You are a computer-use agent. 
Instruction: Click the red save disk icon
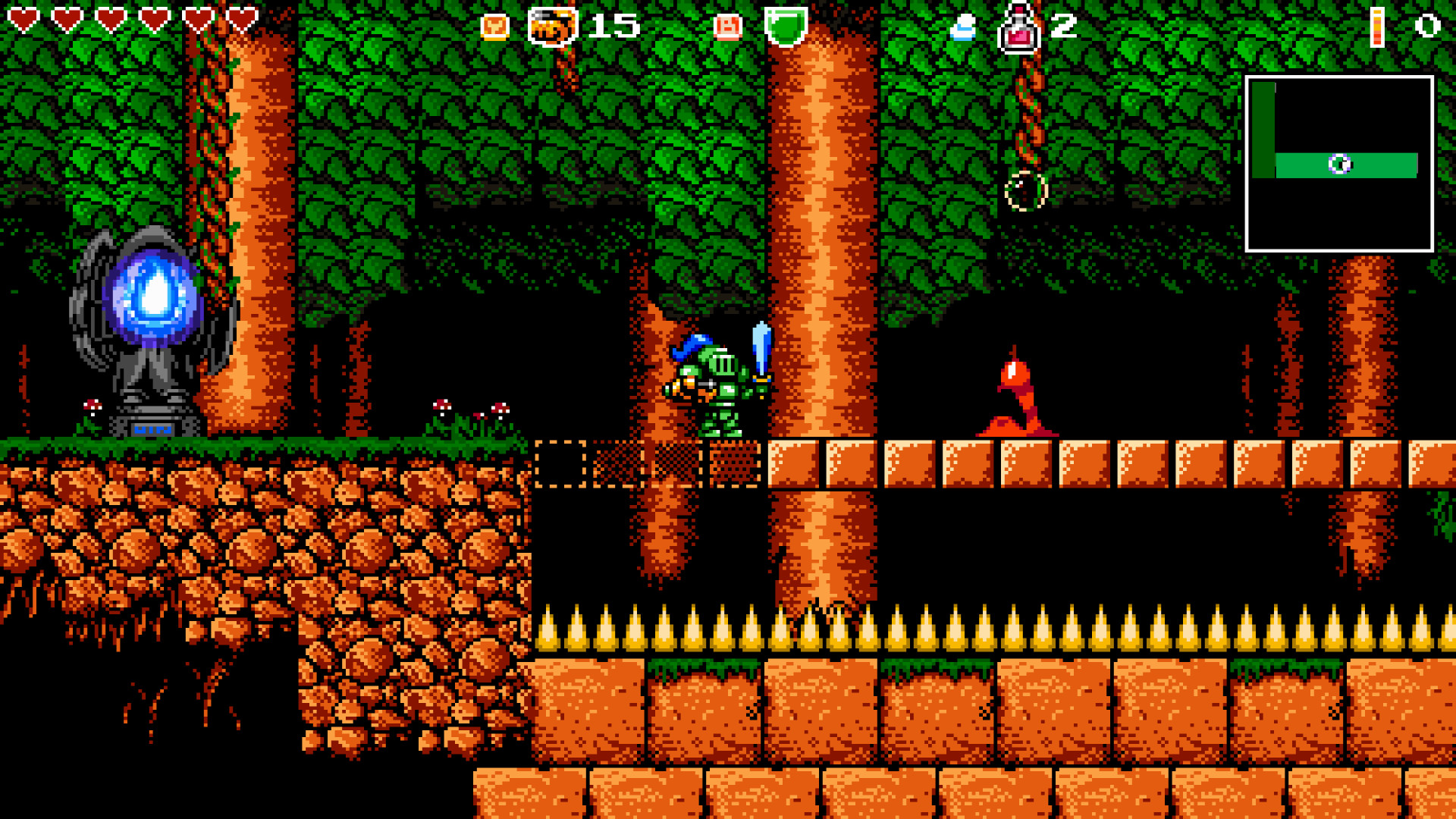[x=726, y=26]
